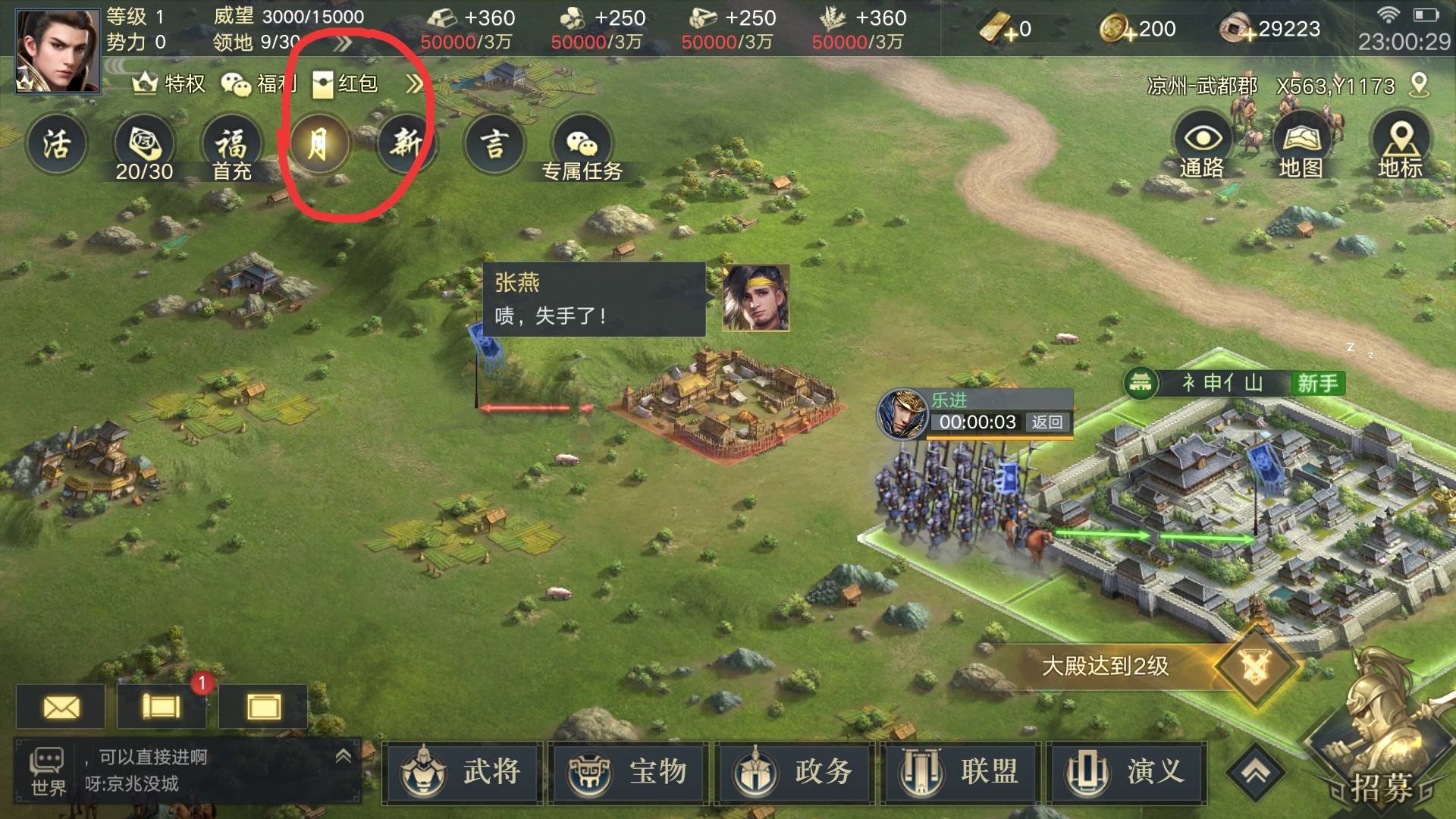The image size is (1456, 819).
Task: Open the mail envelope button
Action: click(61, 708)
